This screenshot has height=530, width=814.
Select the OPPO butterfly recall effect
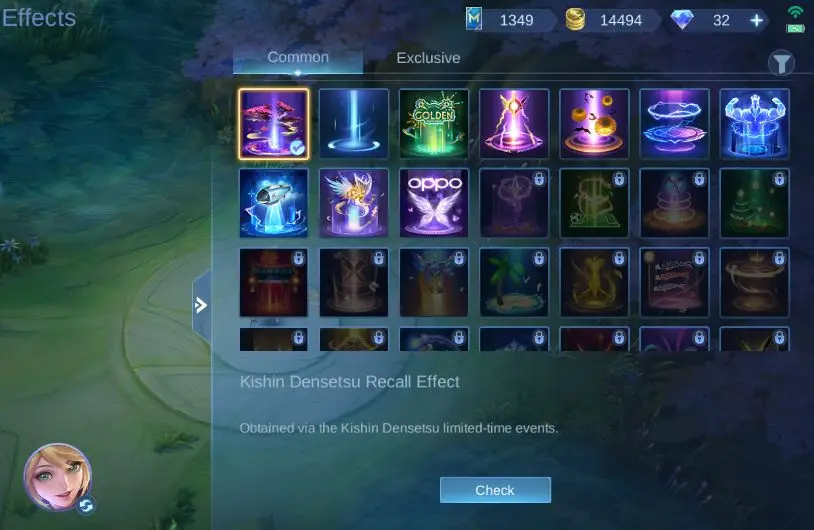click(x=434, y=203)
